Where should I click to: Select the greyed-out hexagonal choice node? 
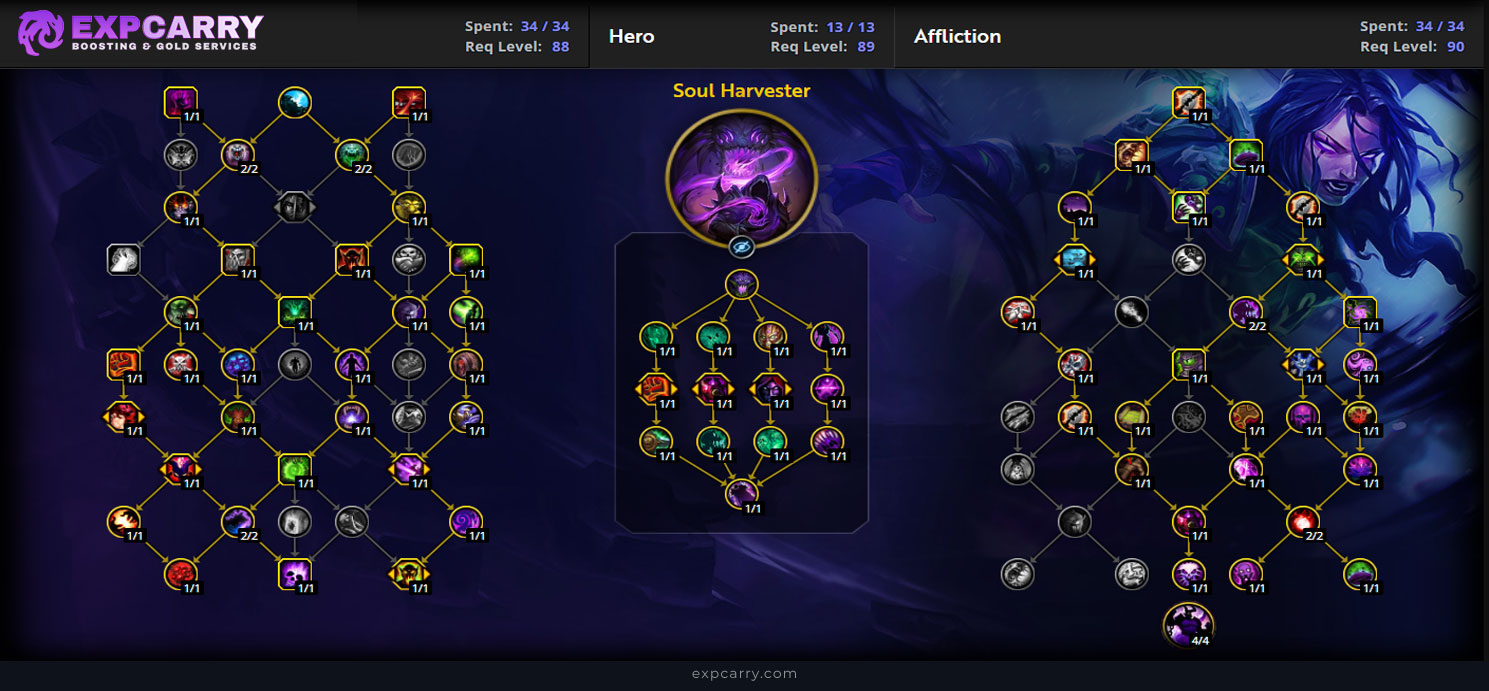(294, 206)
